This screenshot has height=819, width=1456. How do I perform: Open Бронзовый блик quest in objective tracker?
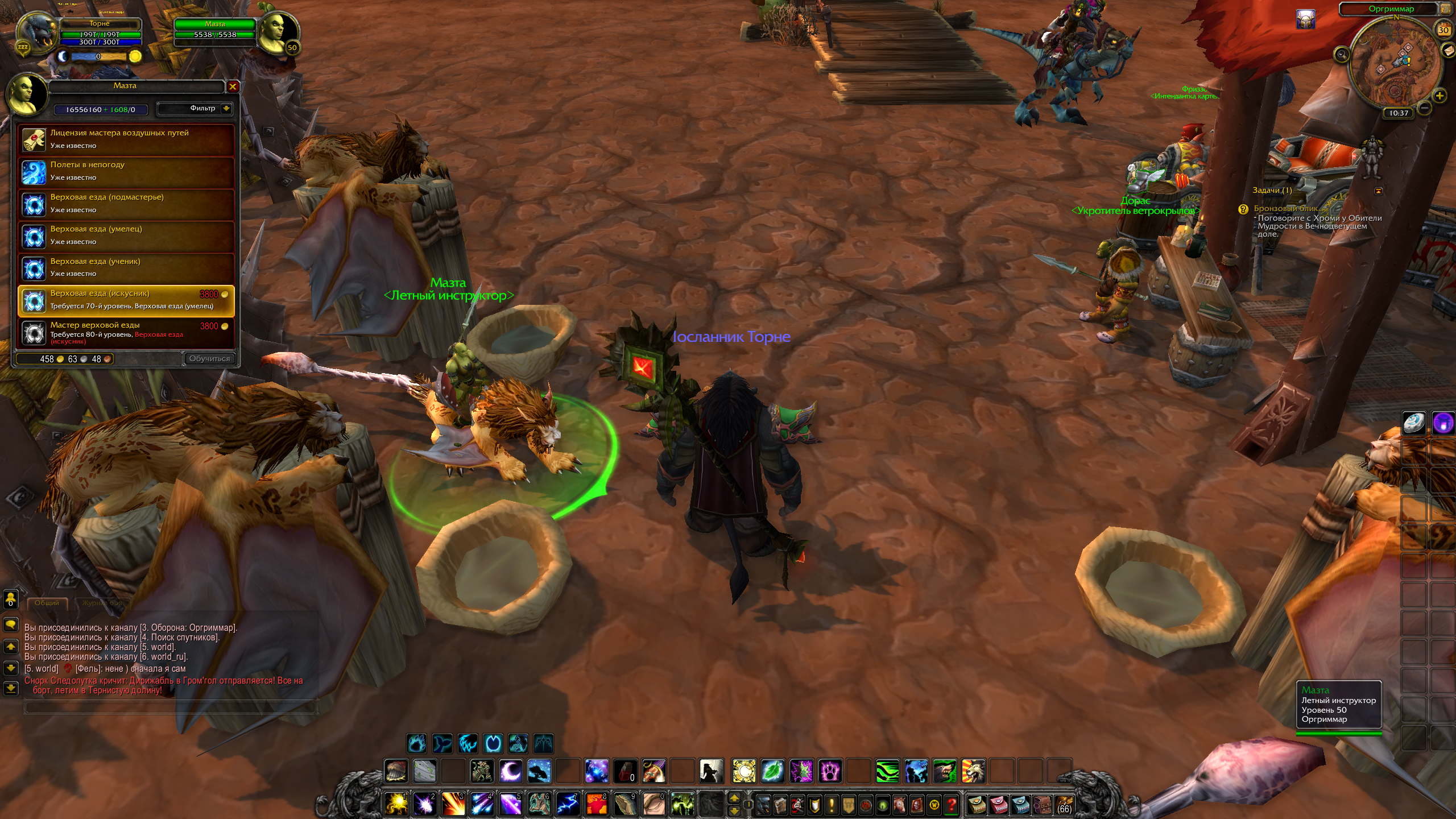pyautogui.click(x=1286, y=209)
